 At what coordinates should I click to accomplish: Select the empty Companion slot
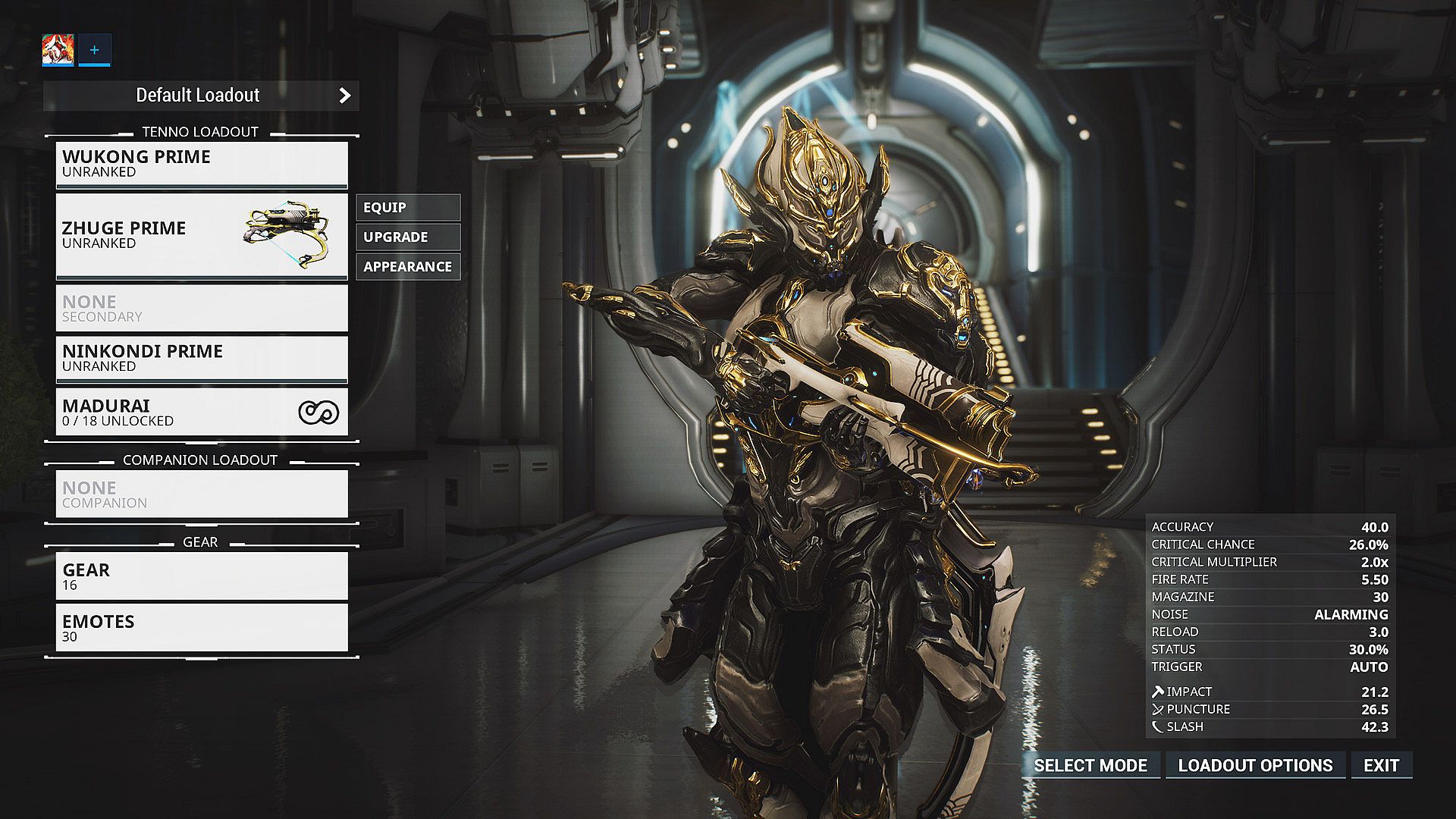pos(202,494)
